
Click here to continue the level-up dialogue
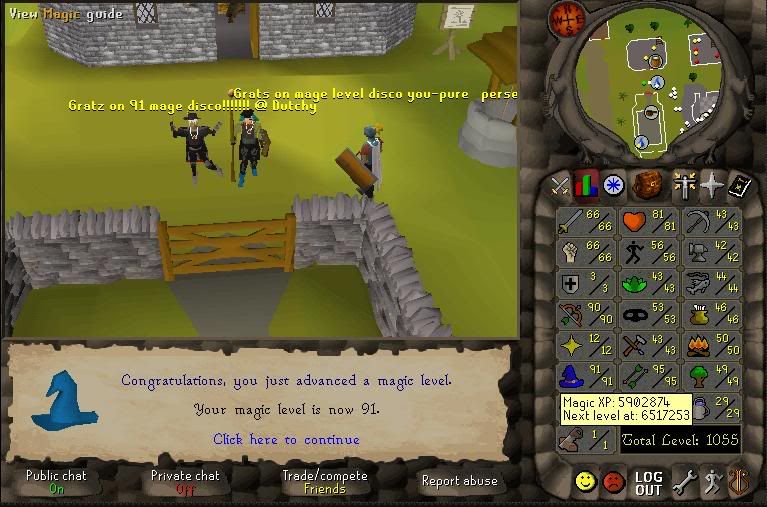286,439
